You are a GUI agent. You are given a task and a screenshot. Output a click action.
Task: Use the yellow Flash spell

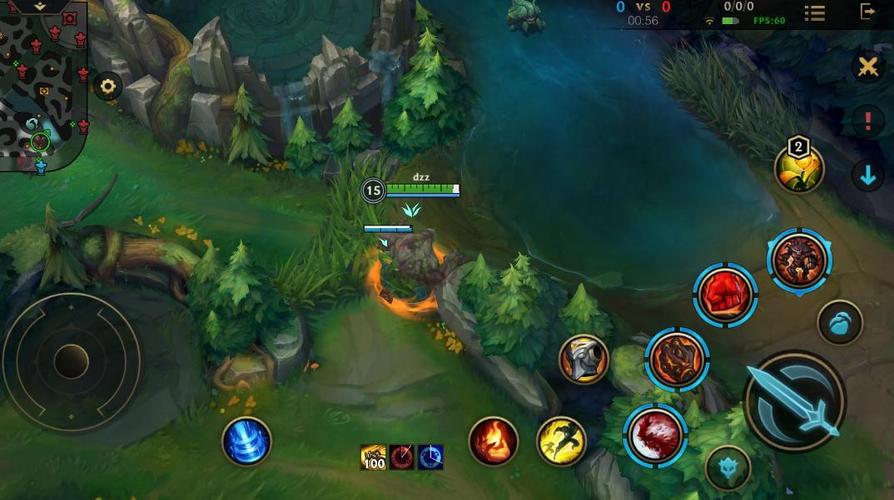[x=562, y=441]
